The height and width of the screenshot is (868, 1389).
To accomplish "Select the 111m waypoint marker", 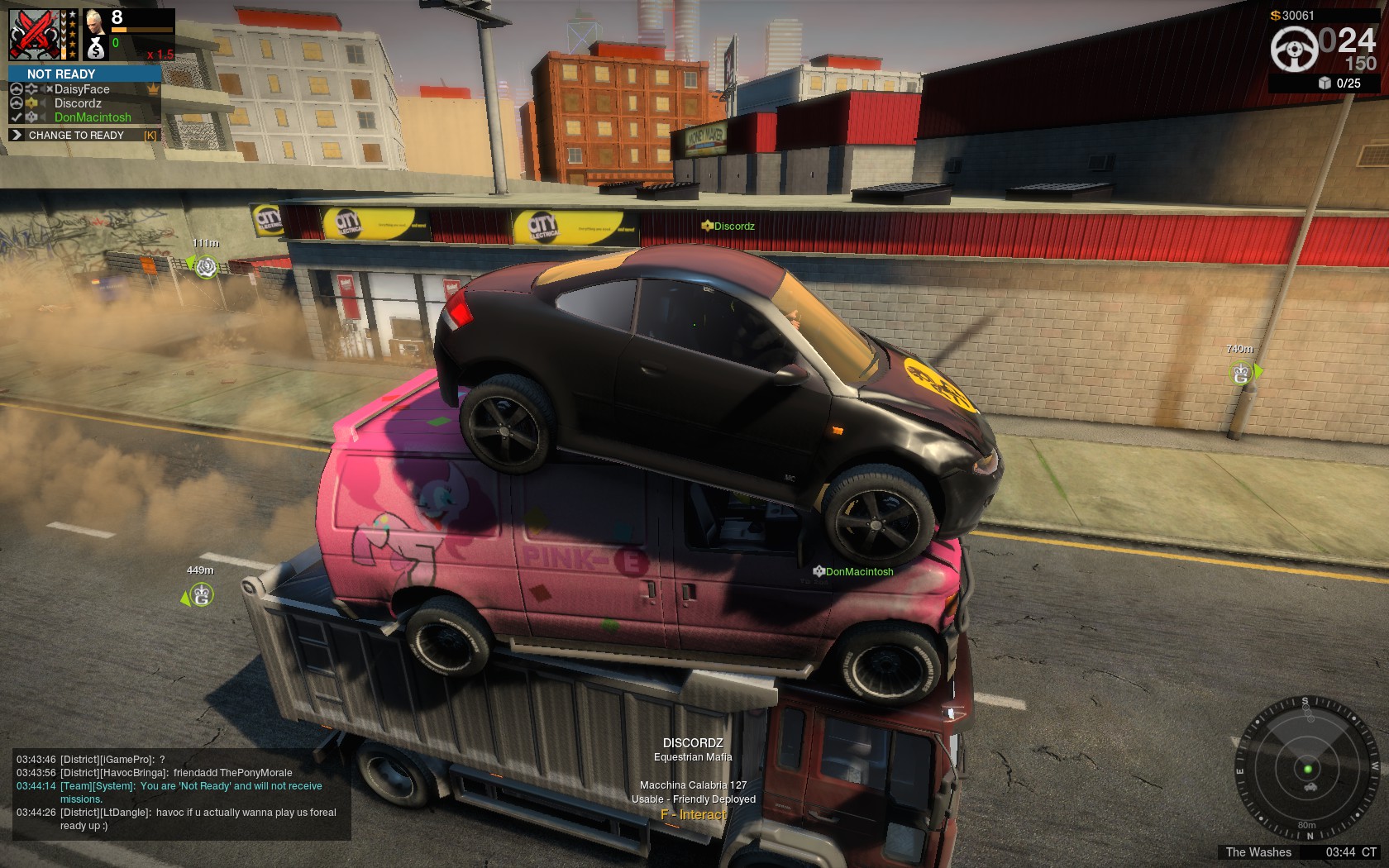I will 206,267.
